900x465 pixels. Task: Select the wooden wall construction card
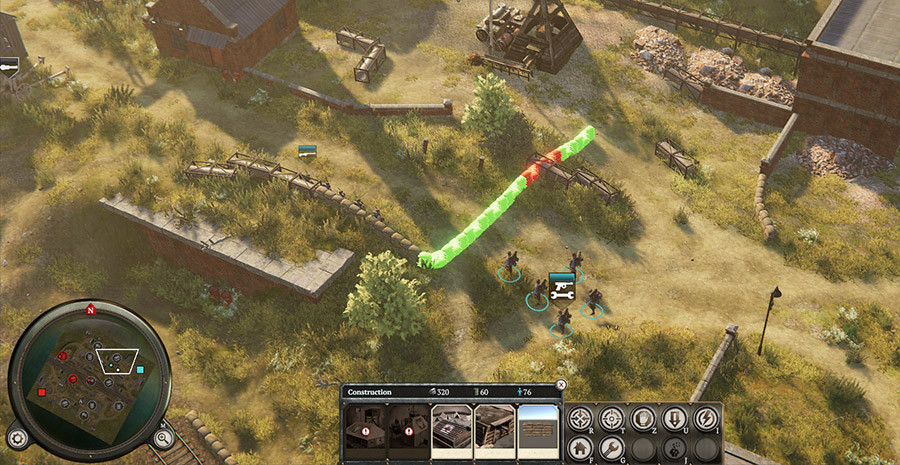coord(538,425)
